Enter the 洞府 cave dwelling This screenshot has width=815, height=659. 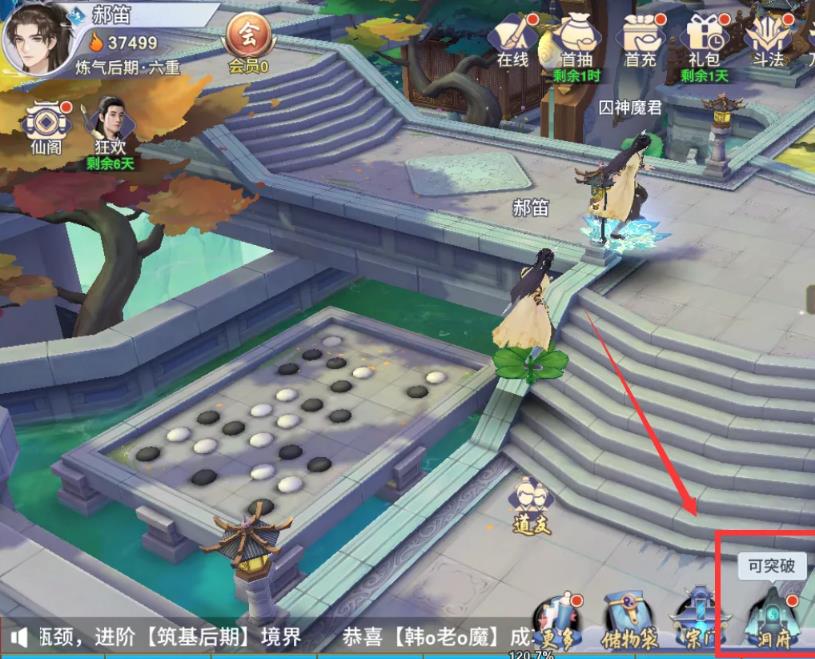click(x=770, y=617)
